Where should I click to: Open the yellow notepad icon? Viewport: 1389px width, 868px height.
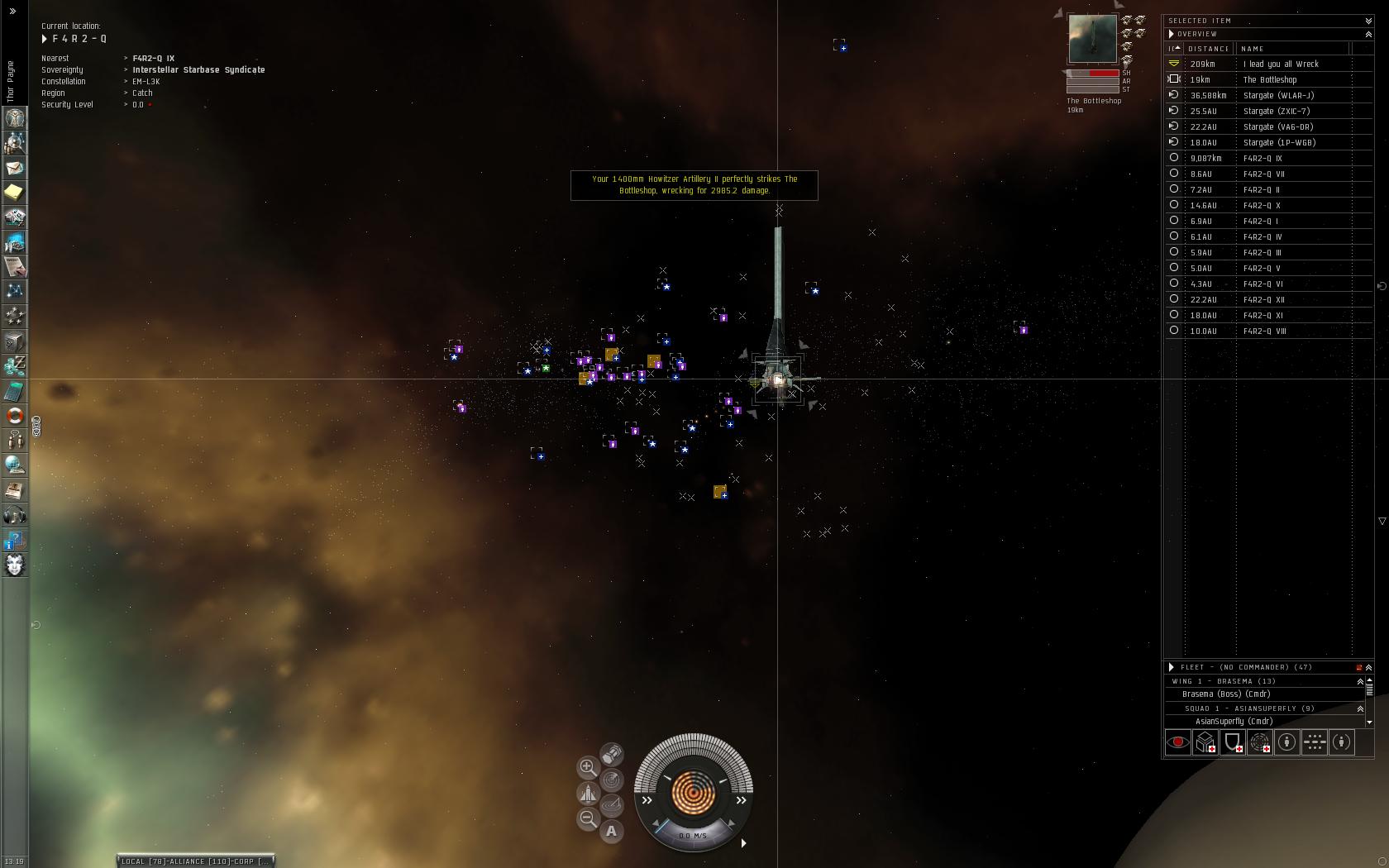(x=15, y=193)
